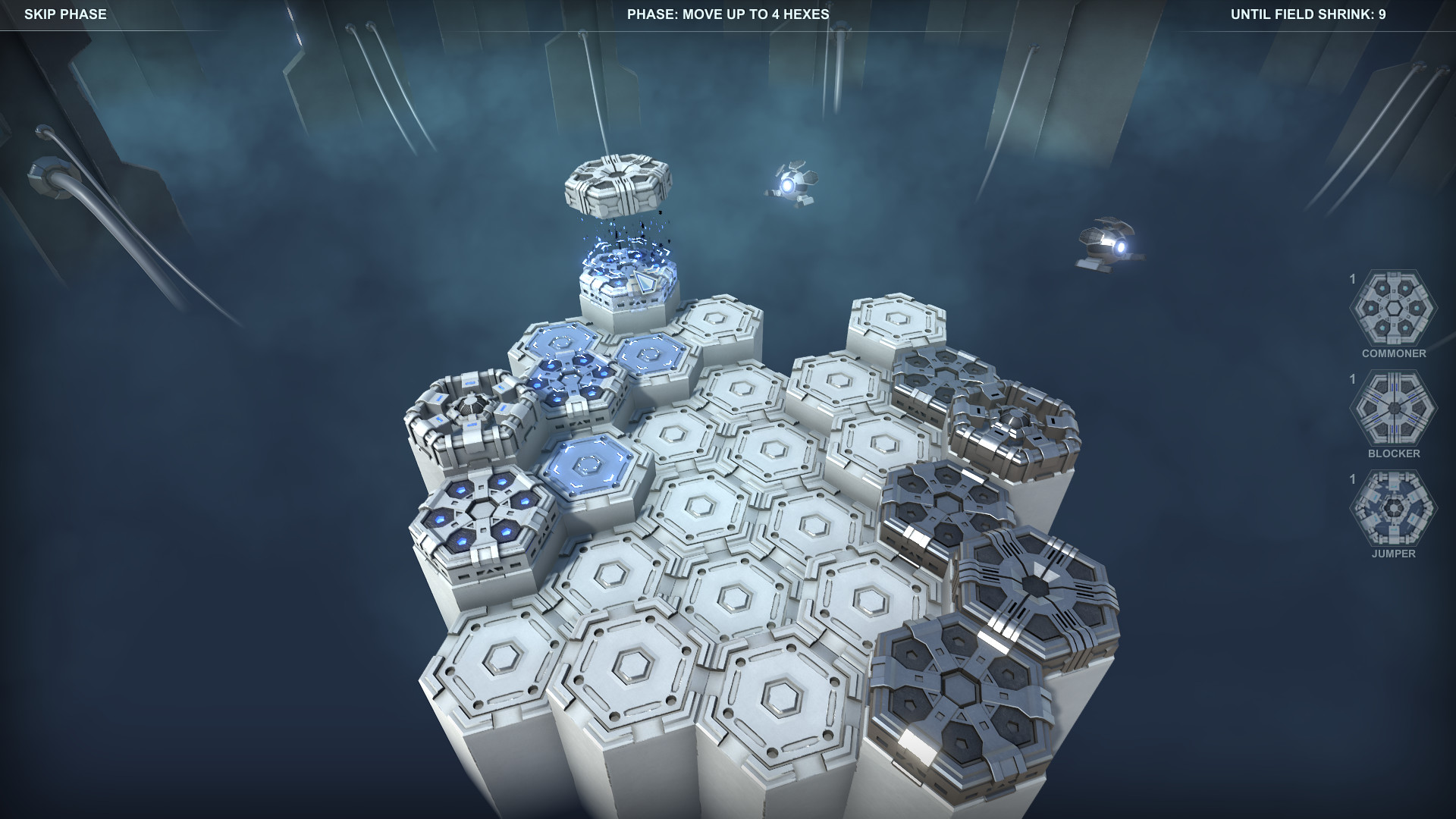Screen dimensions: 1456x819
Task: Open the PHASE: MOVE UP TO 4 HEXES banner
Action: click(729, 14)
